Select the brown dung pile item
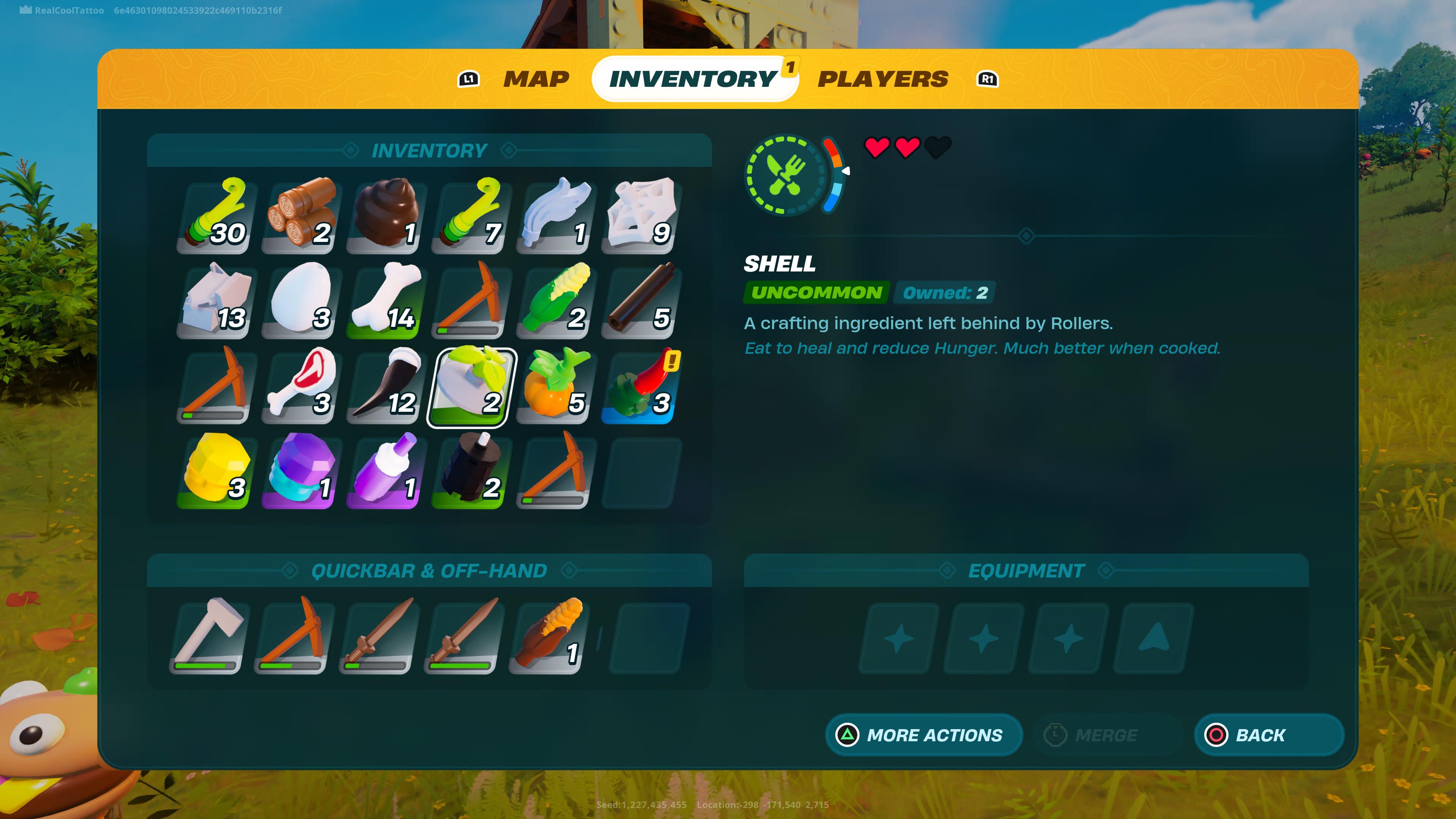 click(x=386, y=215)
